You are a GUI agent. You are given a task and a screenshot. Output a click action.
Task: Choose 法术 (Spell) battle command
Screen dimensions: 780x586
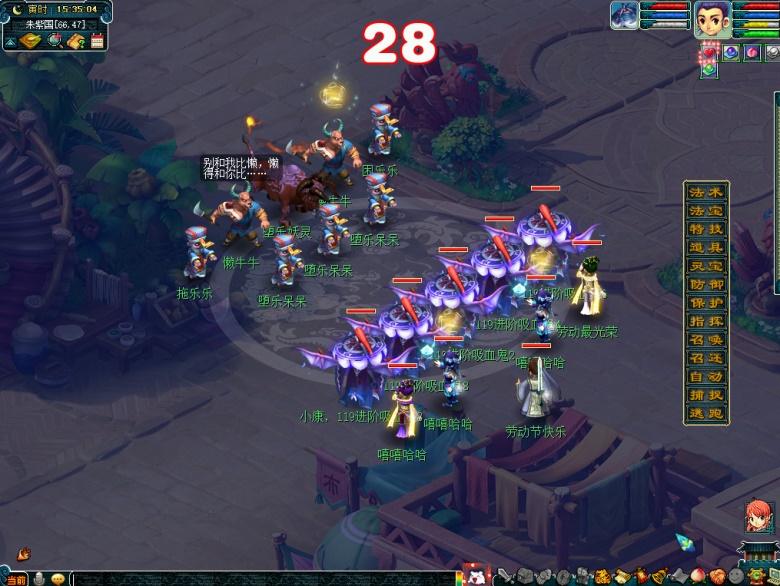tap(705, 192)
